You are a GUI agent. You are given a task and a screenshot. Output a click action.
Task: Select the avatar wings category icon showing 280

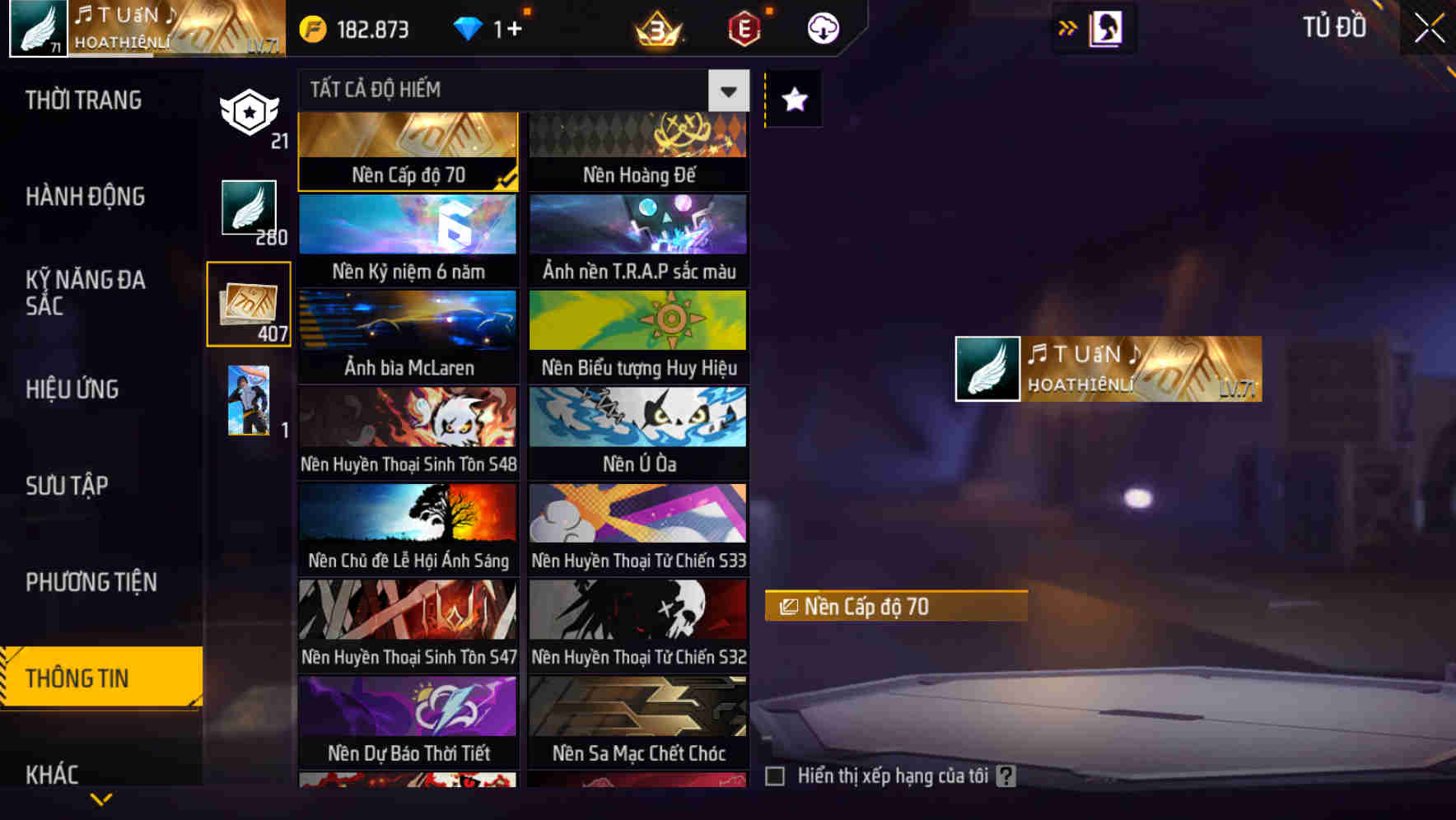(249, 211)
